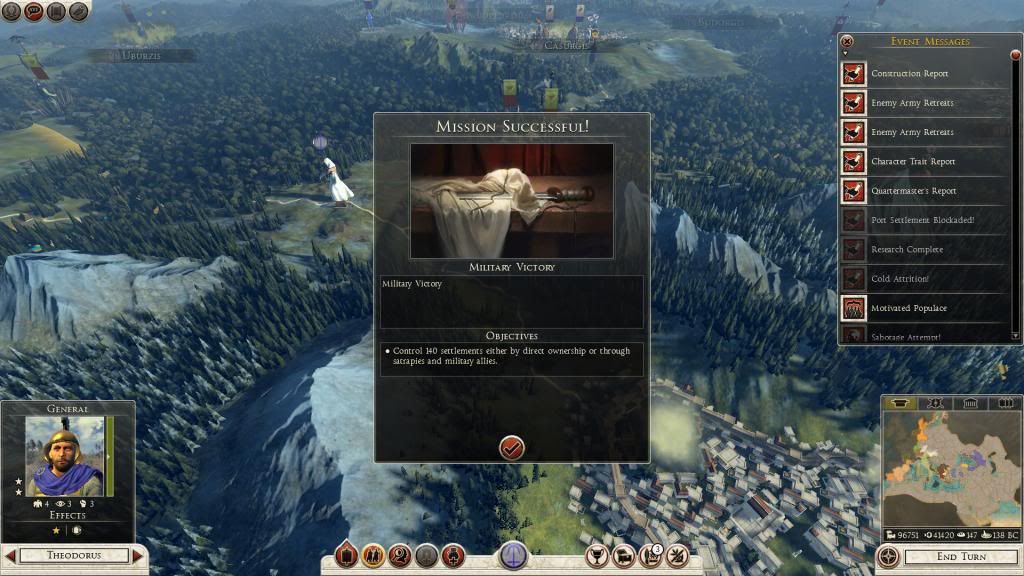Open the two-figures button in the bottom bar
This screenshot has height=576, width=1024.
(x=374, y=556)
